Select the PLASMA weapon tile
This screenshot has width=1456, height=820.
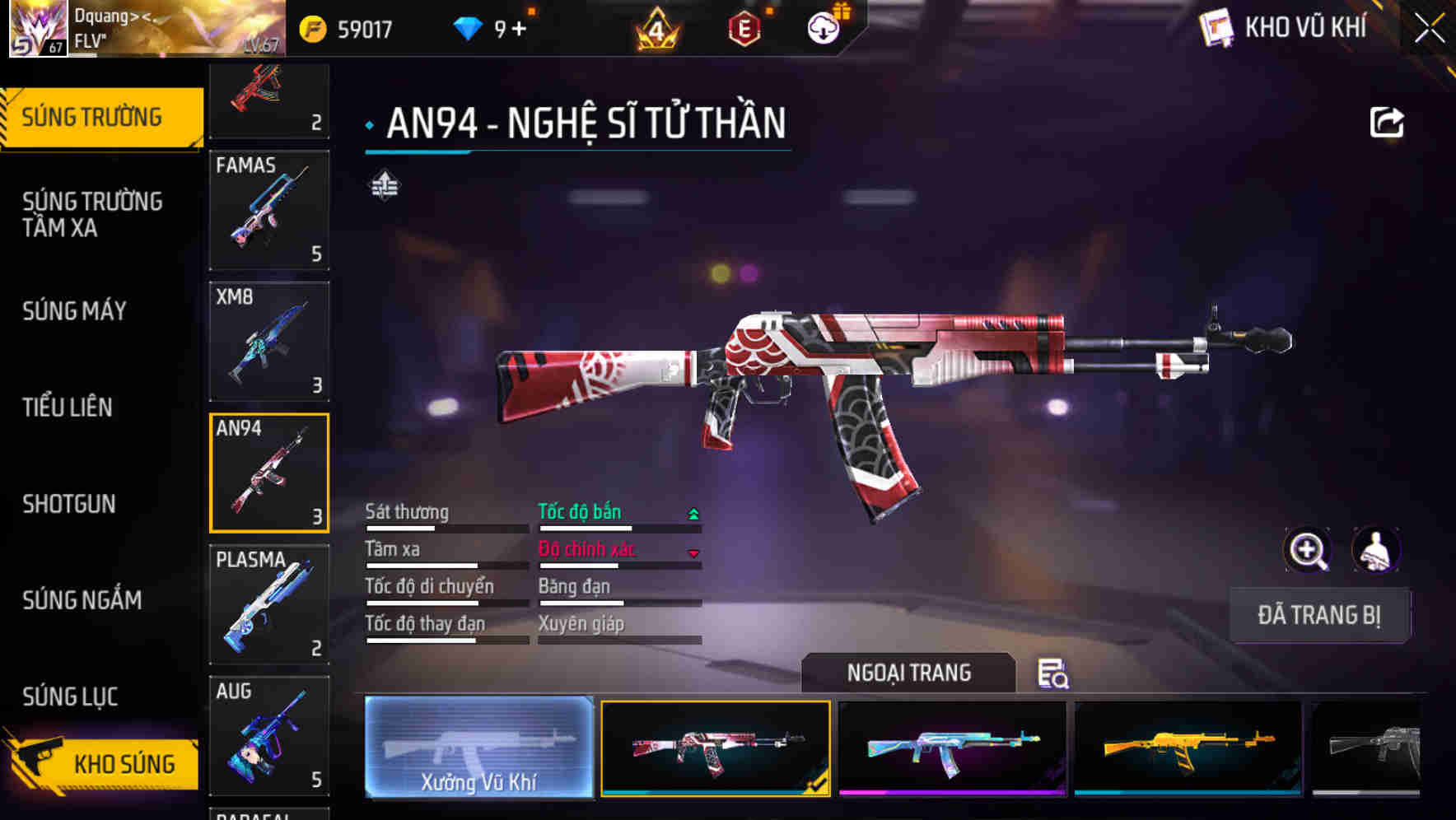[269, 604]
